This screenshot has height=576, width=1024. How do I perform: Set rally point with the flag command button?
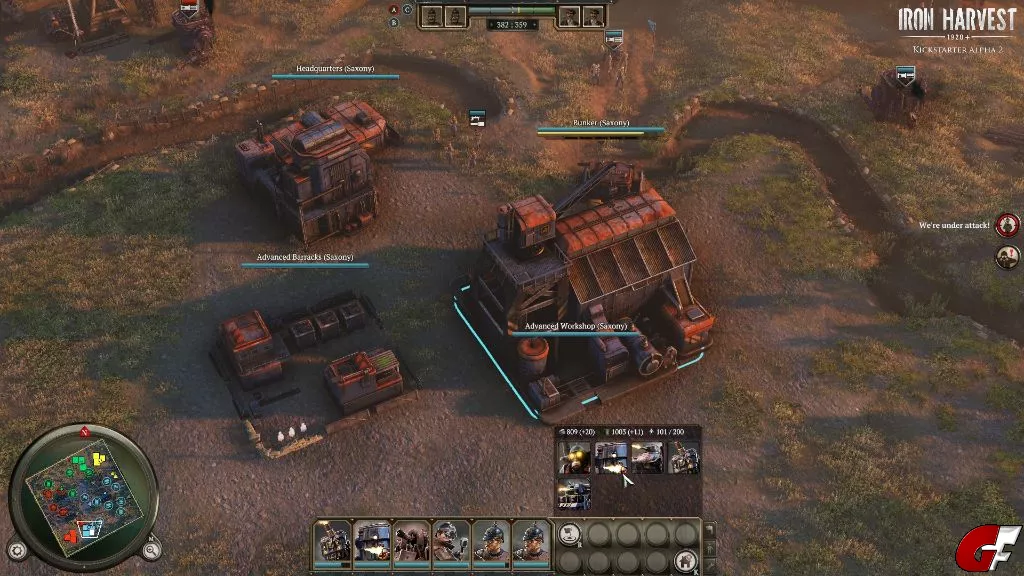coord(569,535)
